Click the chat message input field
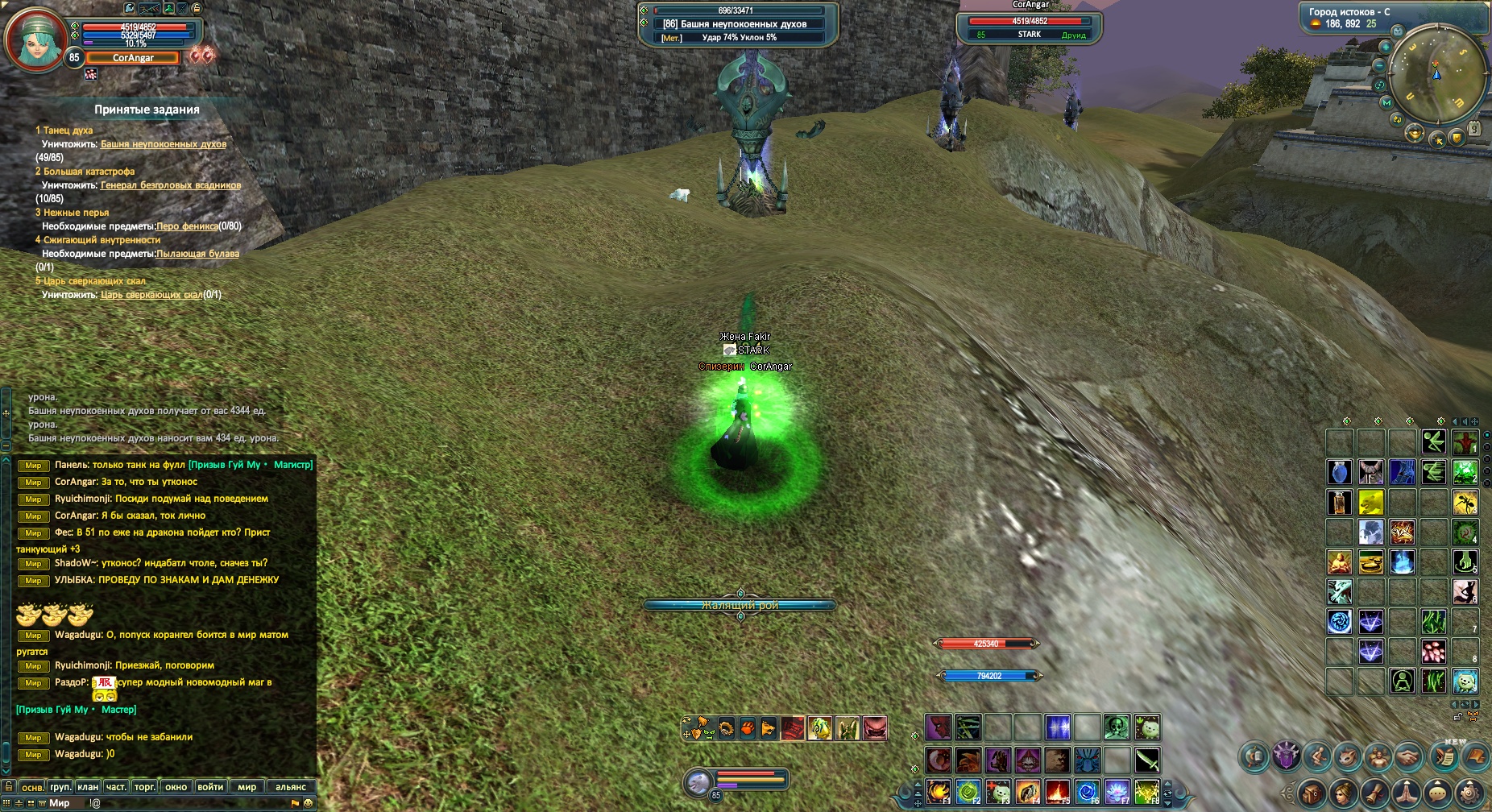 pyautogui.click(x=185, y=803)
